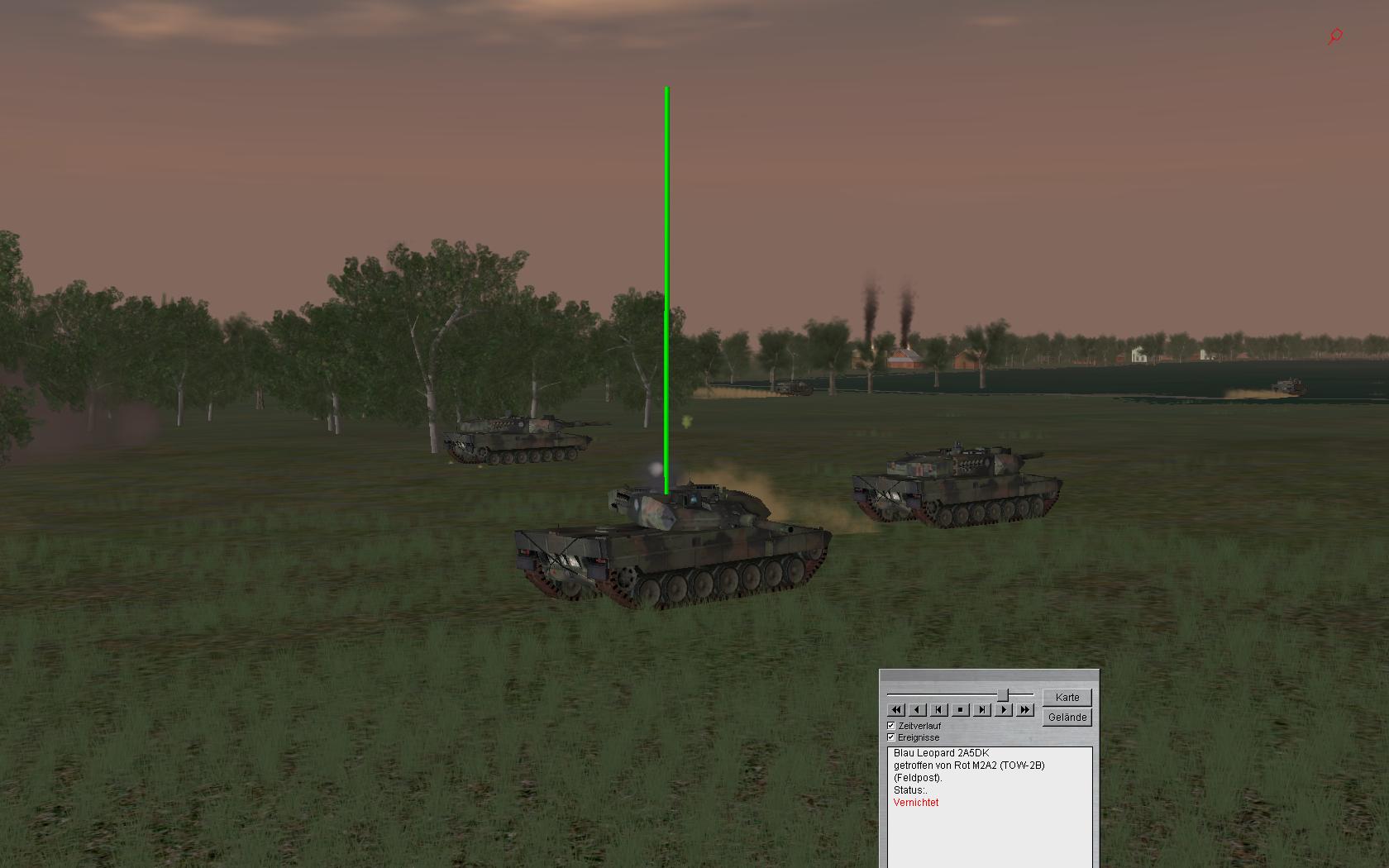Toggle the Zeitverlauf checkbox
1389x868 pixels.
(x=891, y=726)
